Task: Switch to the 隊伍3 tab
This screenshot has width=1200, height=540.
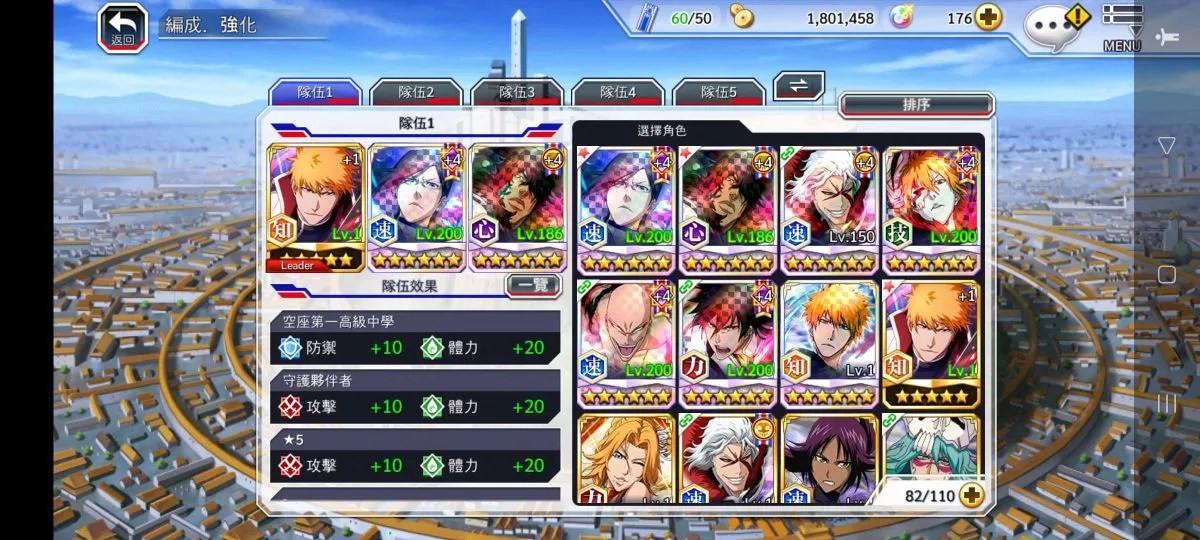Action: tap(517, 92)
